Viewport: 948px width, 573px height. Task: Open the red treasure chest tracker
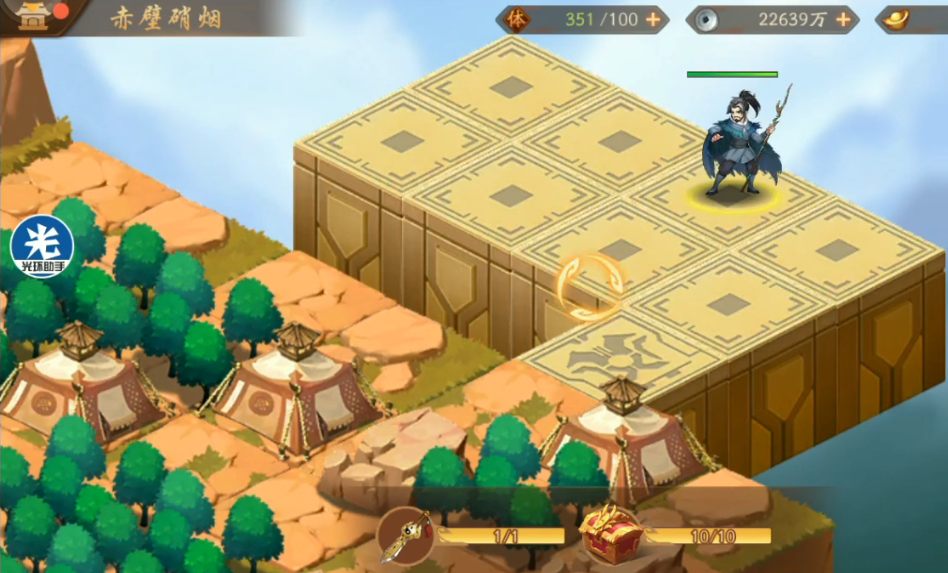610,532
